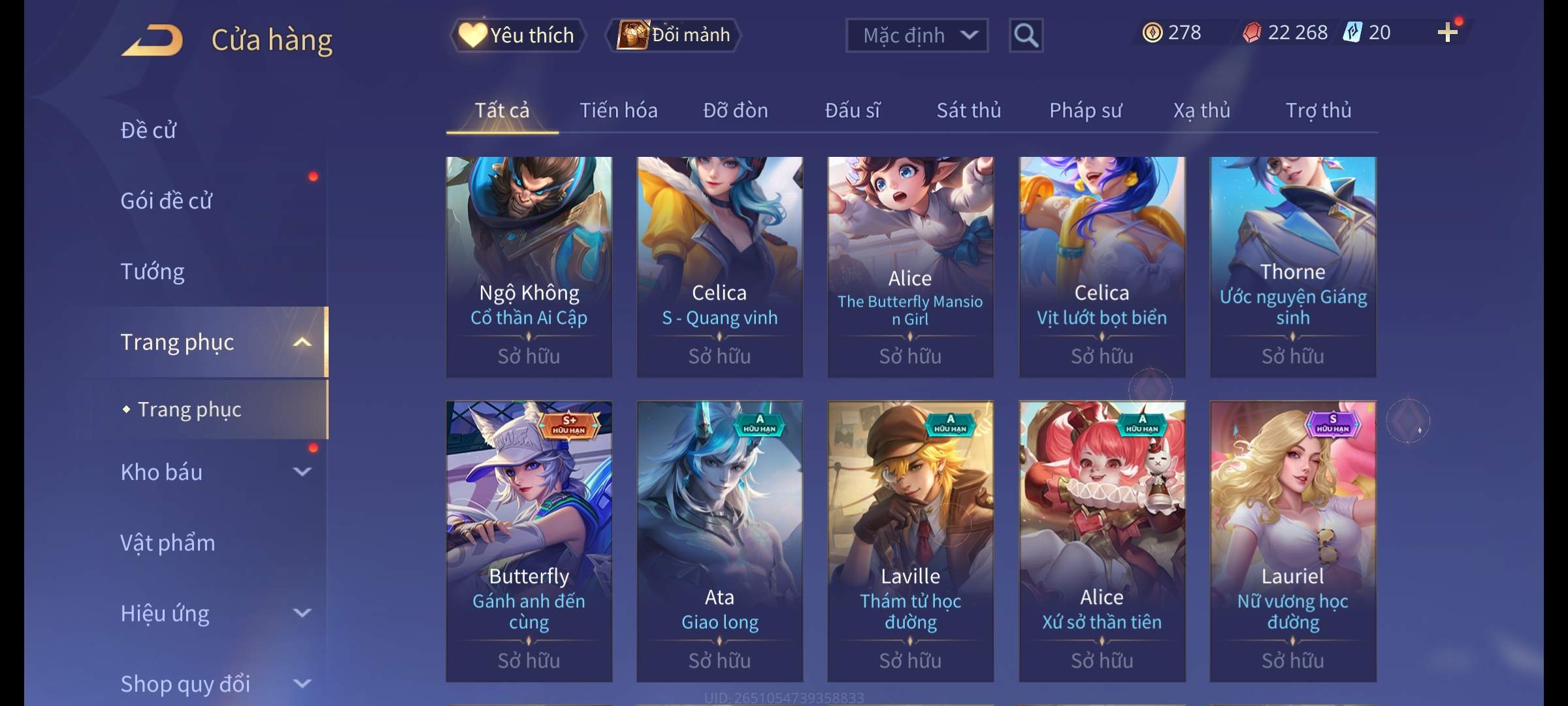Screen dimensions: 1568x706
Task: Open the Đổi mảnh fragment exchange
Action: tap(674, 35)
